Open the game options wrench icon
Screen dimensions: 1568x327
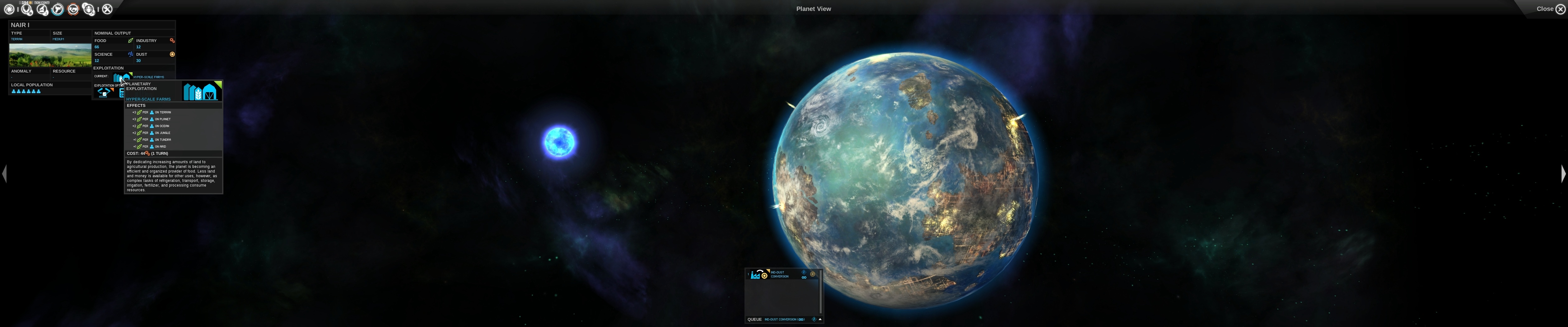click(x=107, y=9)
